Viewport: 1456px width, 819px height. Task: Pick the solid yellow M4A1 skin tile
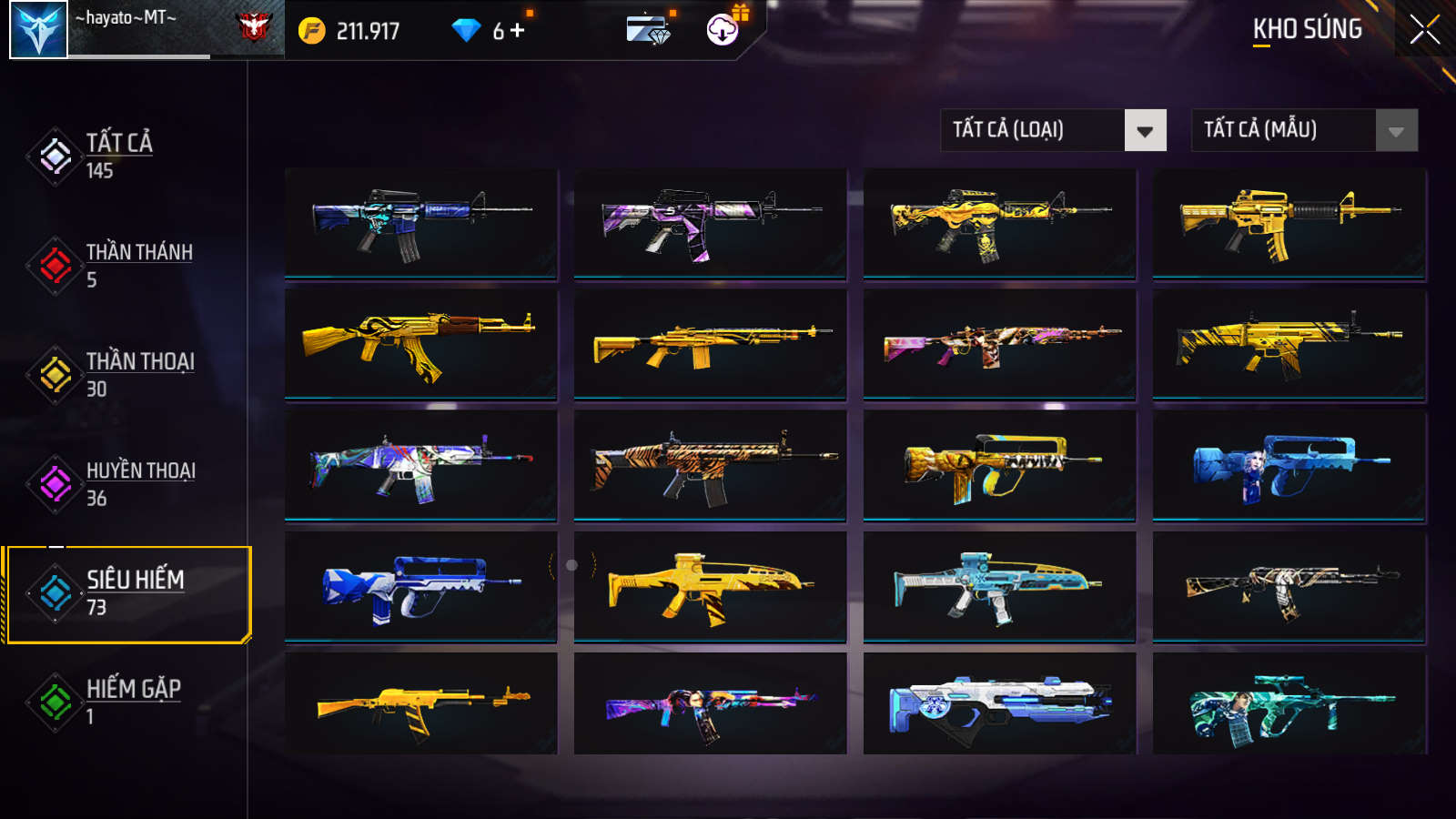click(1289, 222)
